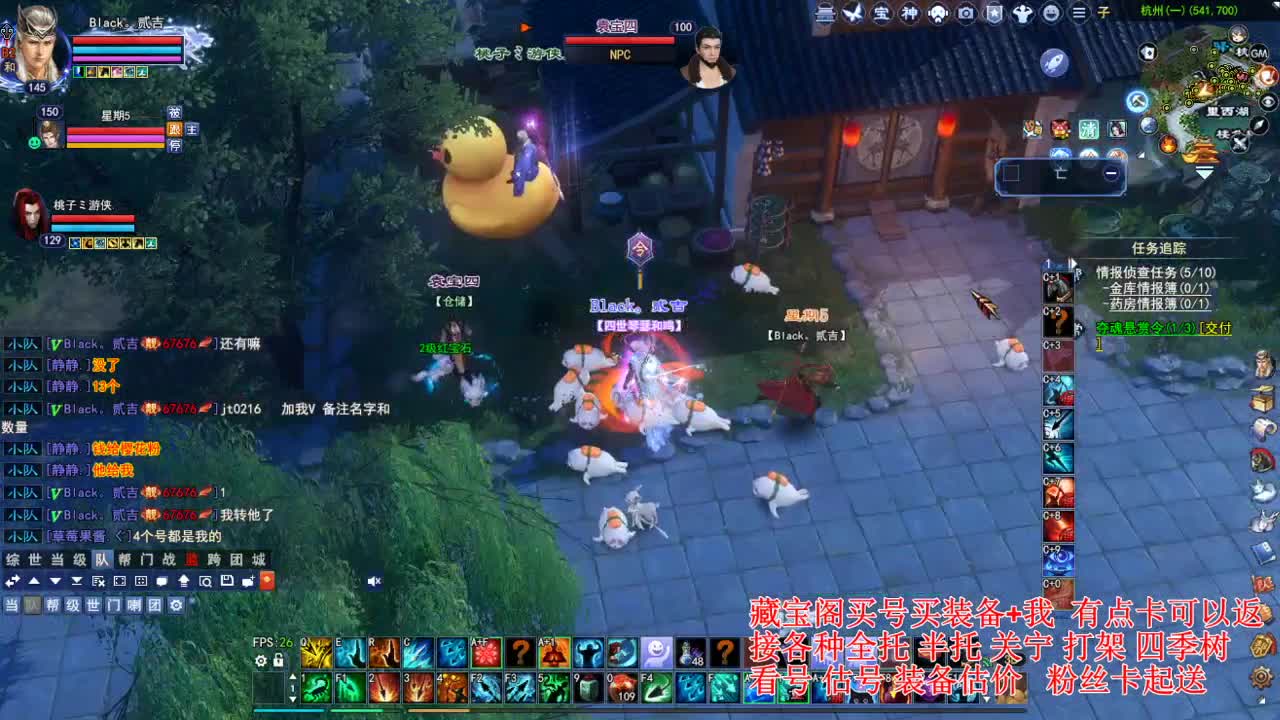
Task: Click the down arrow in the chat toolbar
Action: click(x=54, y=581)
